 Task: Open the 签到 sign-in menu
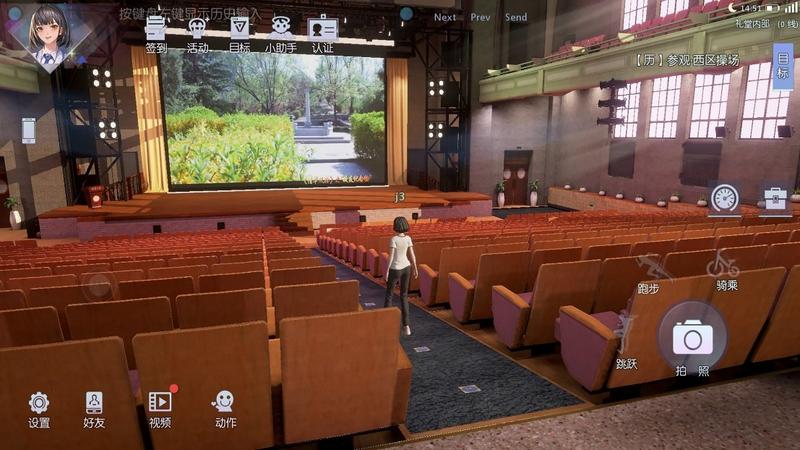tap(156, 32)
